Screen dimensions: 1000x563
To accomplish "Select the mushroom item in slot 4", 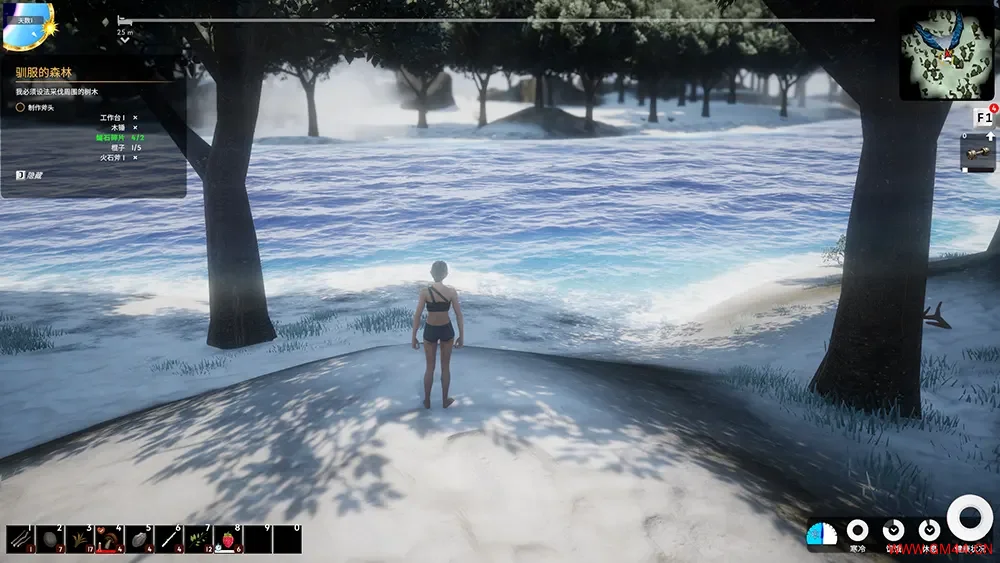I will (109, 538).
